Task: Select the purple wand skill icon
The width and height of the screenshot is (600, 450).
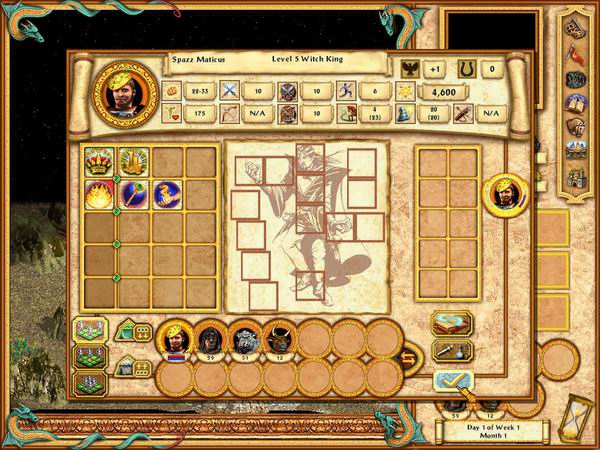Action: point(133,194)
